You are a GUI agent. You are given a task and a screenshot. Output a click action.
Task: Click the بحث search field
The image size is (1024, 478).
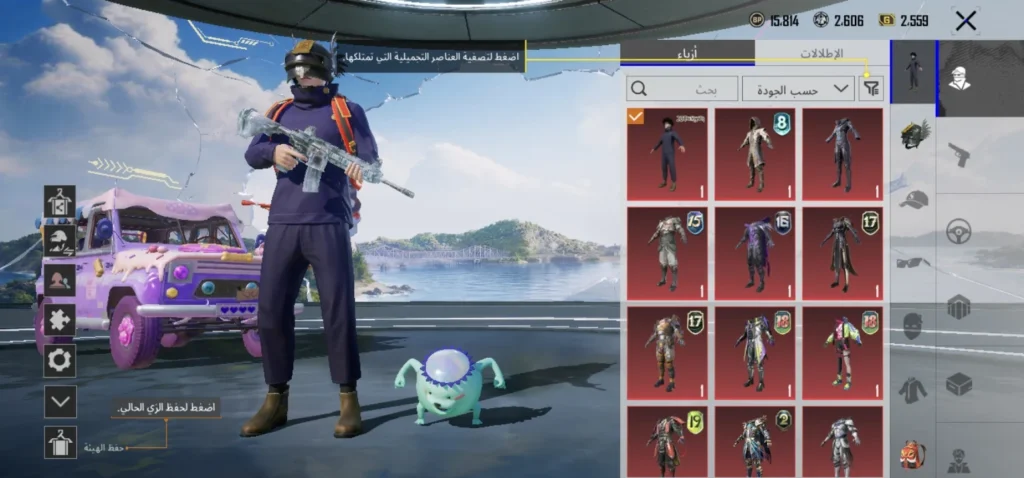coord(681,89)
